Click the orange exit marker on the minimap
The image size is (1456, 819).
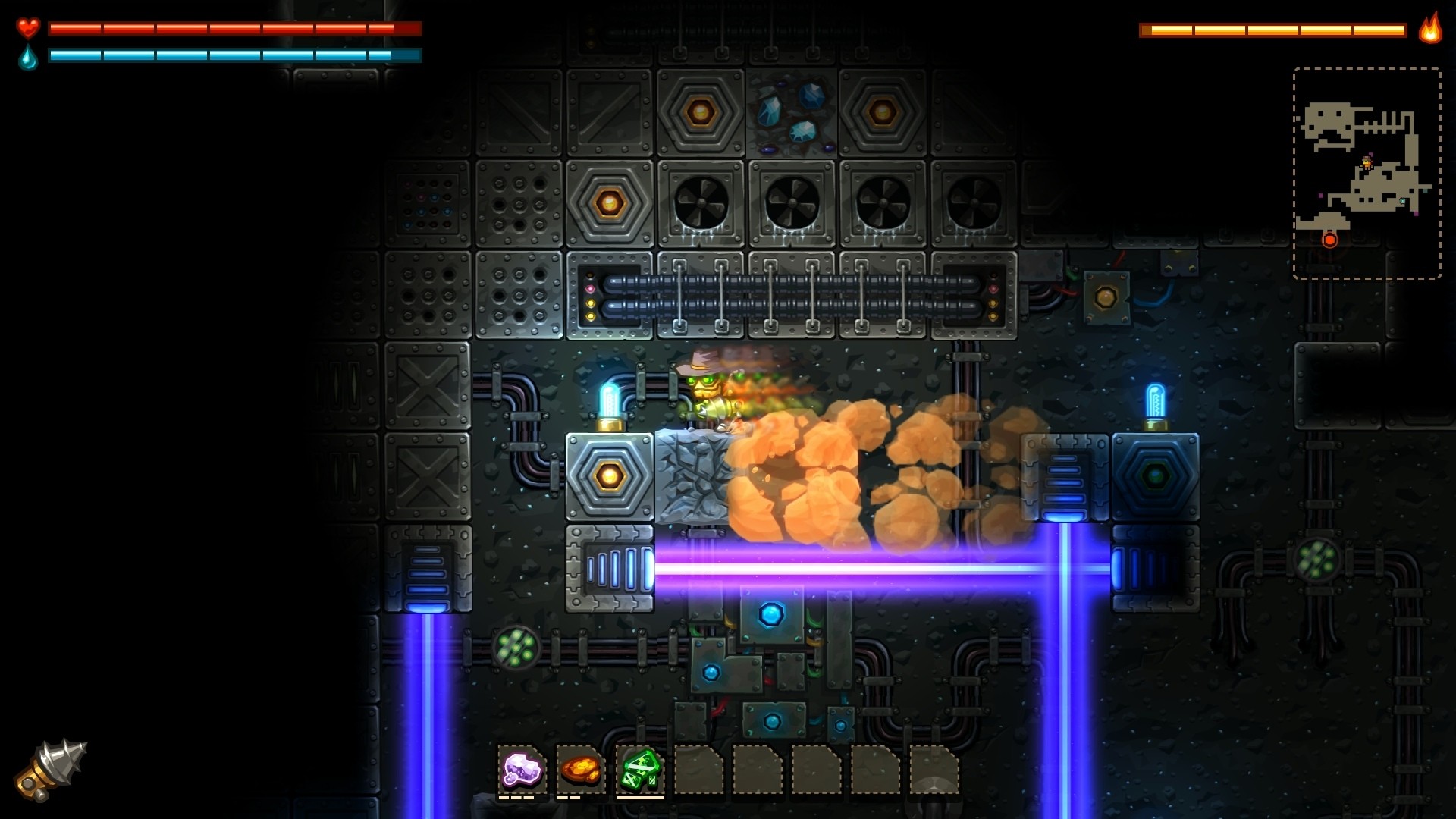pos(1329,240)
